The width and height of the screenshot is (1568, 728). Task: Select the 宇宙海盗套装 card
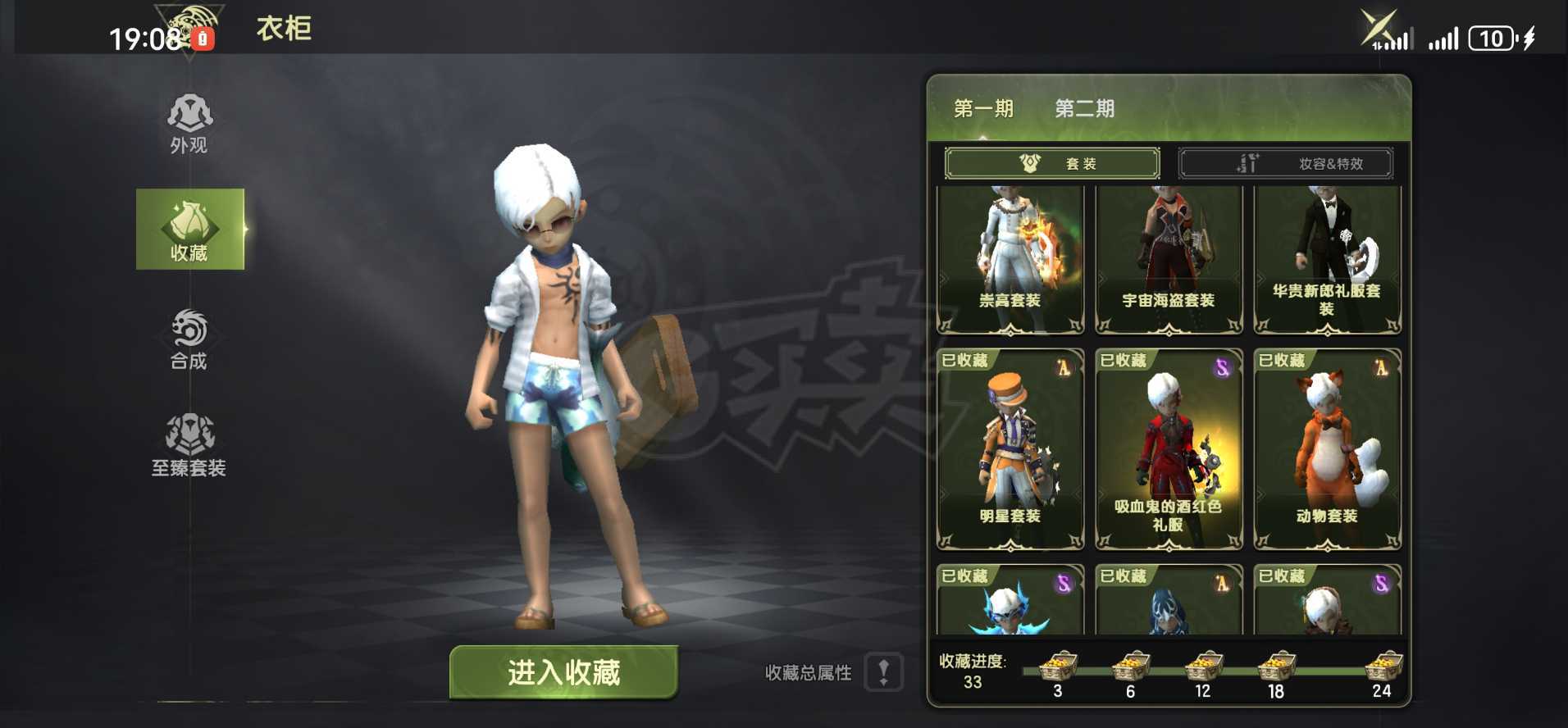[1168, 258]
